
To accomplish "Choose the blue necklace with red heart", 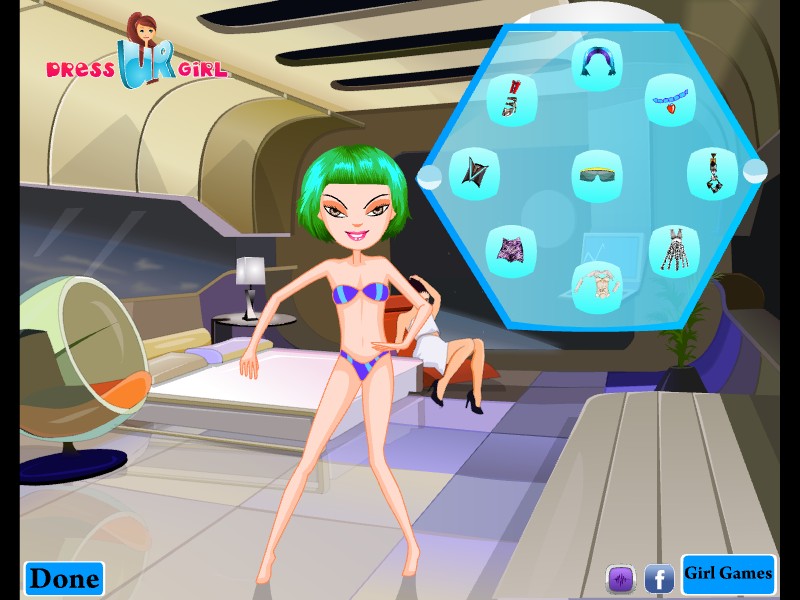I will click(668, 100).
